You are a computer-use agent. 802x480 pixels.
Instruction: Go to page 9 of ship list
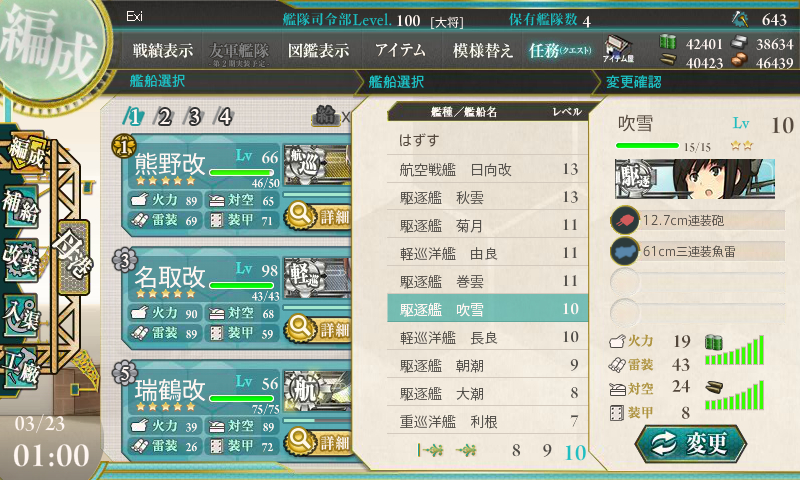tap(547, 451)
